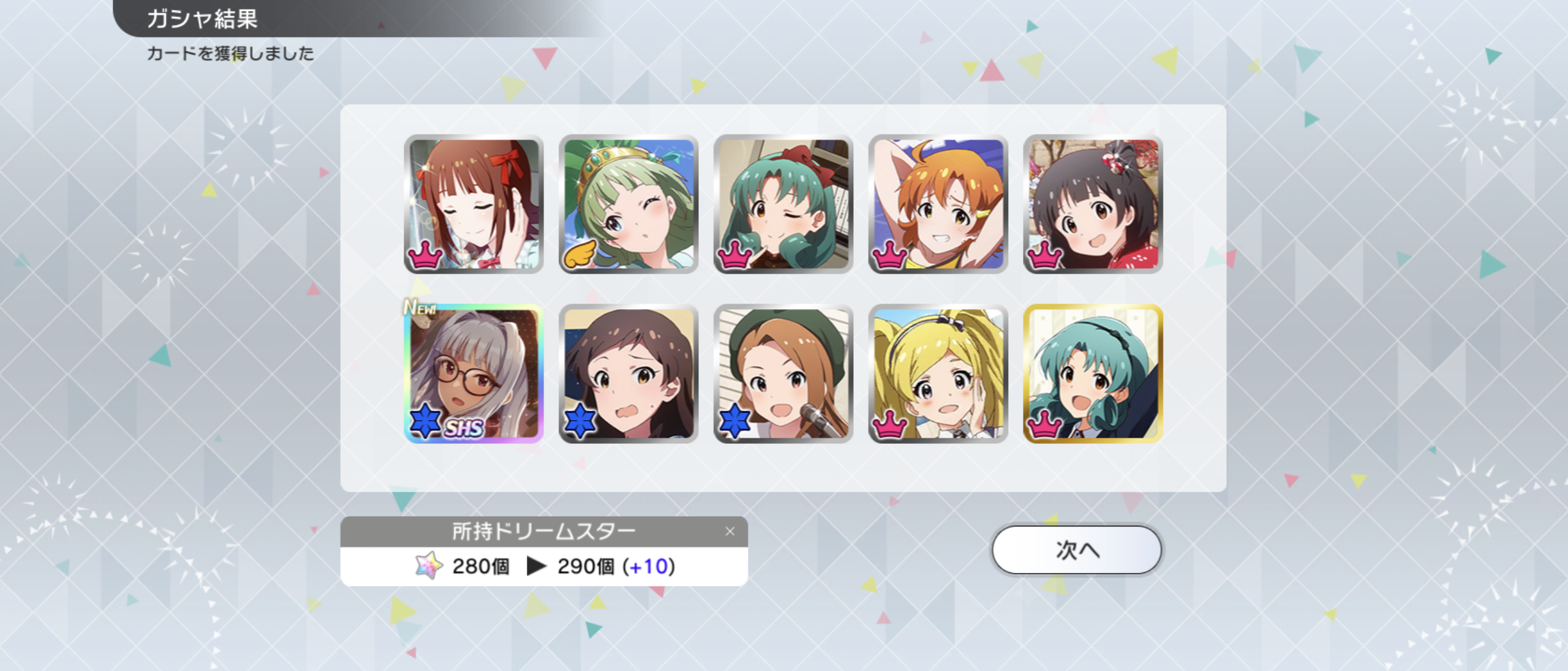
Task: Select the green-beret girl with microphone card
Action: pyautogui.click(x=783, y=373)
